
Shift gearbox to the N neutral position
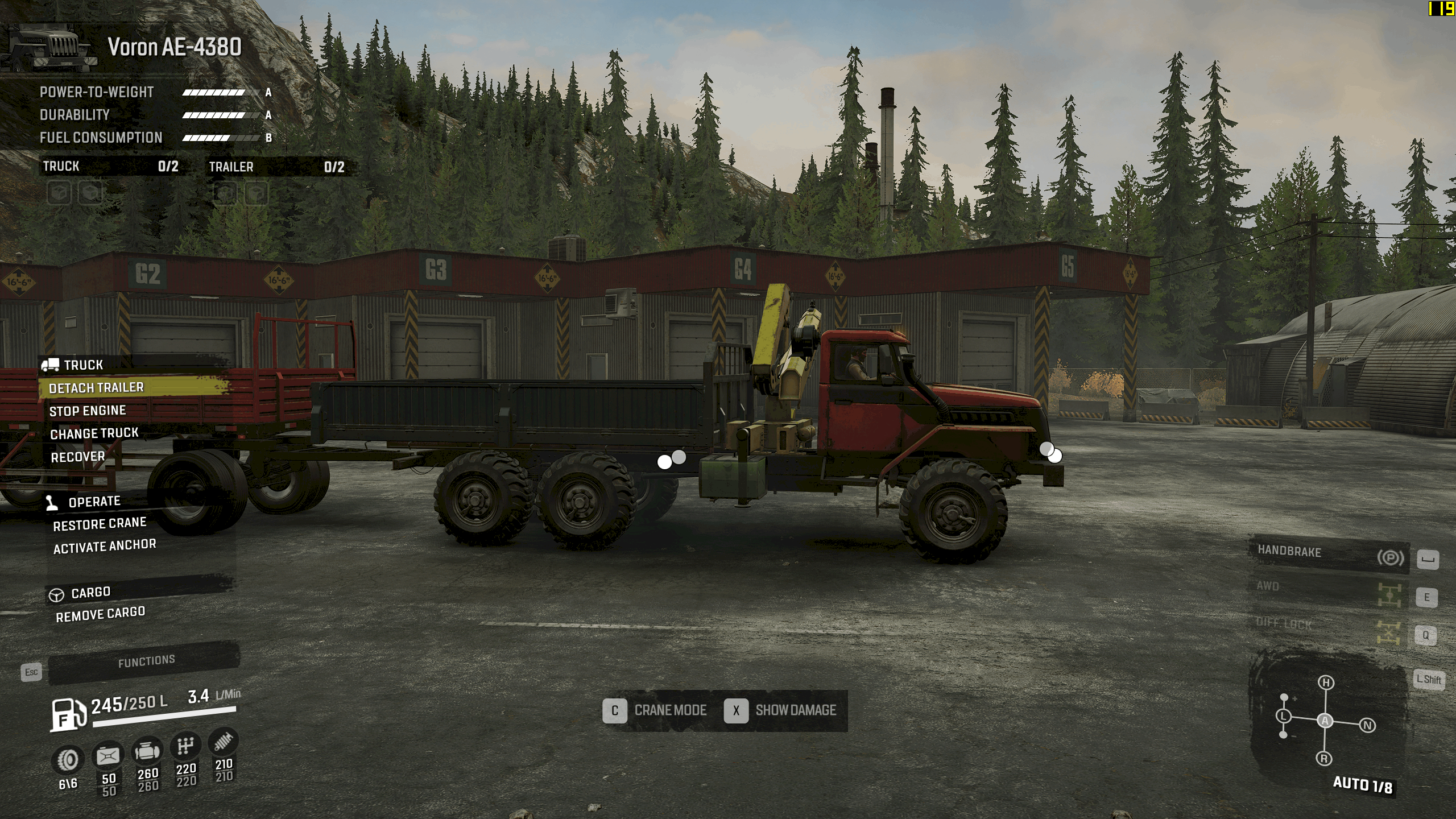click(1367, 725)
